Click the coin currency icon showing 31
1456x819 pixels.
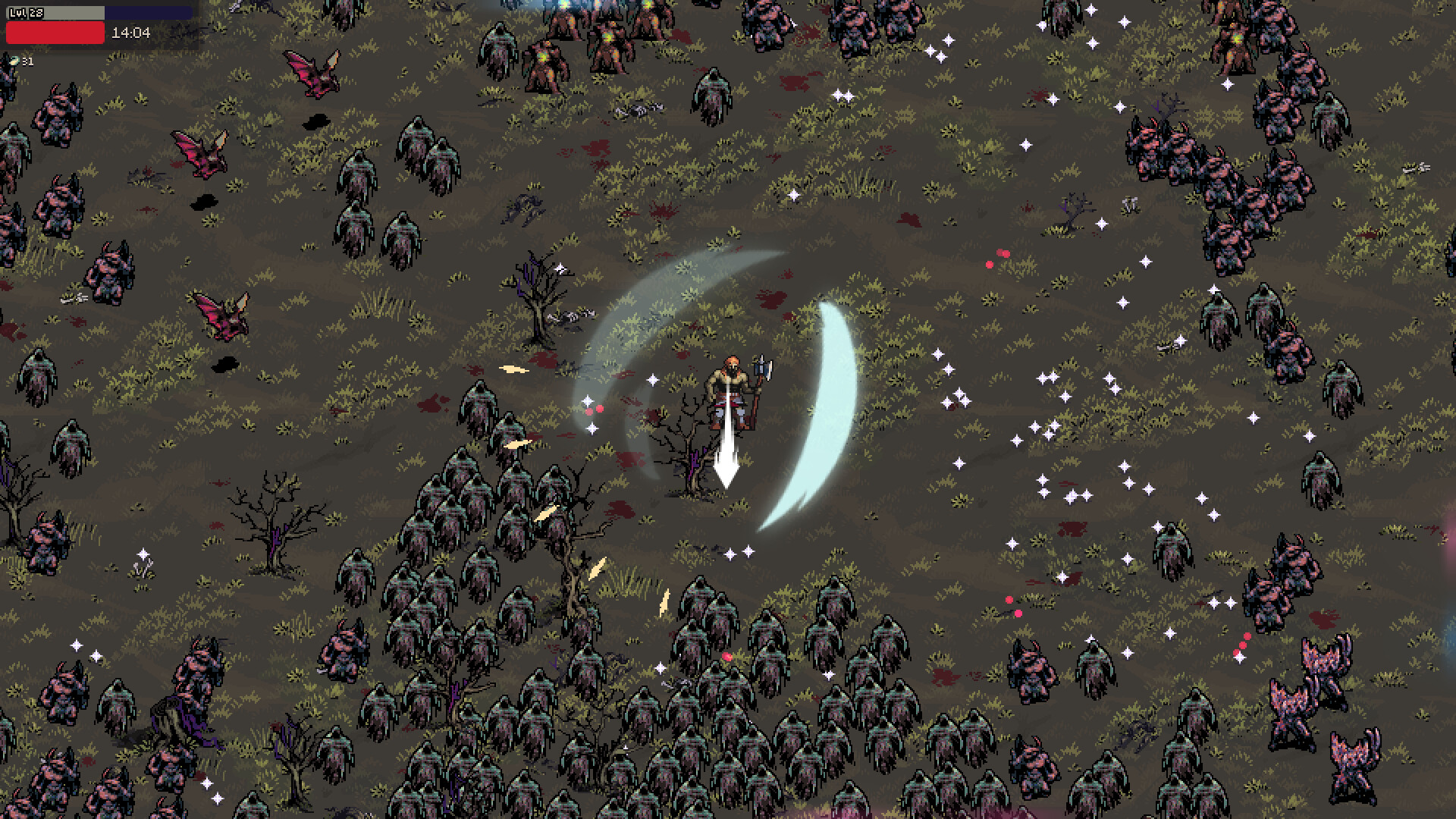(15, 62)
